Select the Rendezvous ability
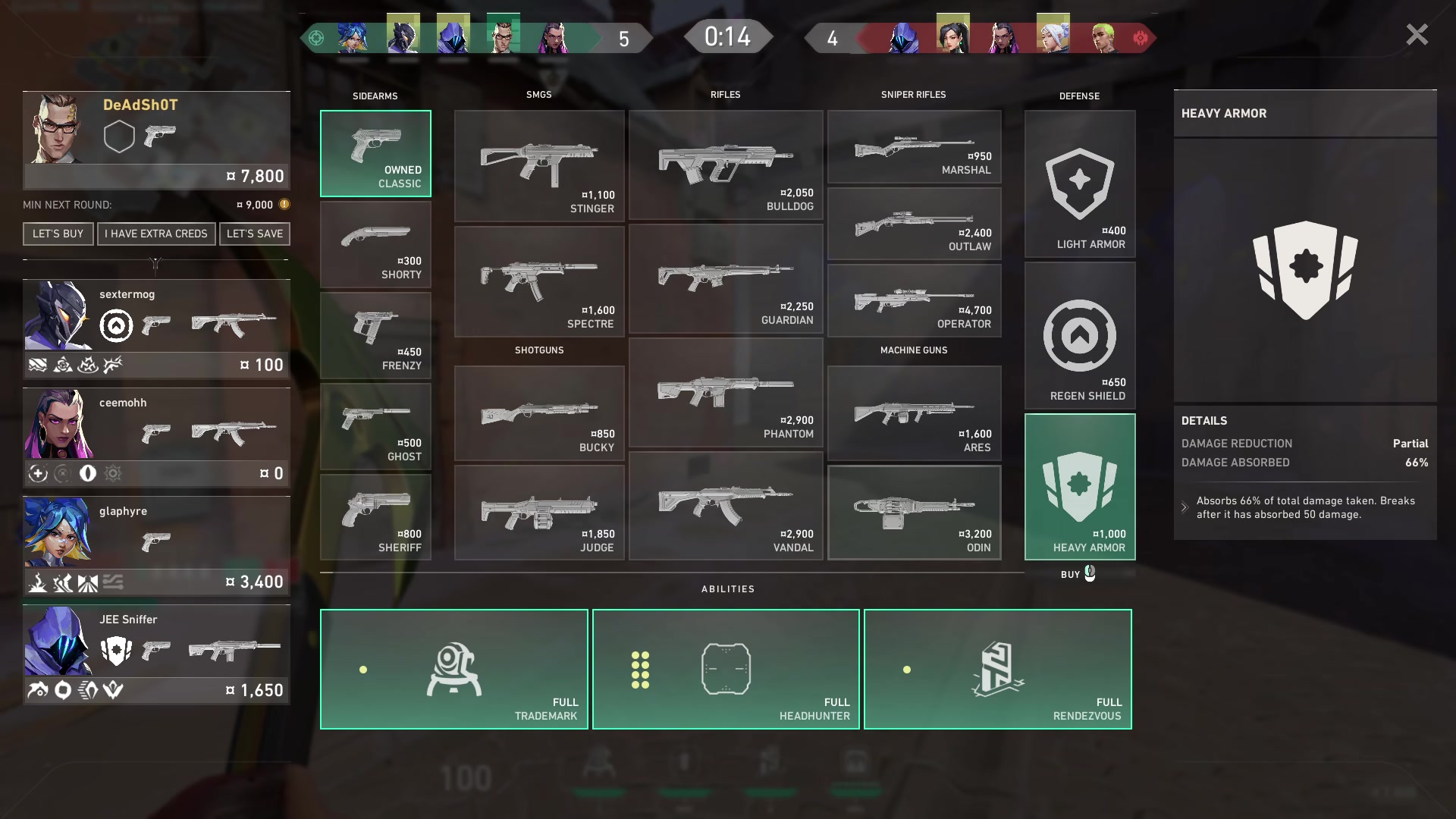The width and height of the screenshot is (1456, 819). (x=997, y=669)
